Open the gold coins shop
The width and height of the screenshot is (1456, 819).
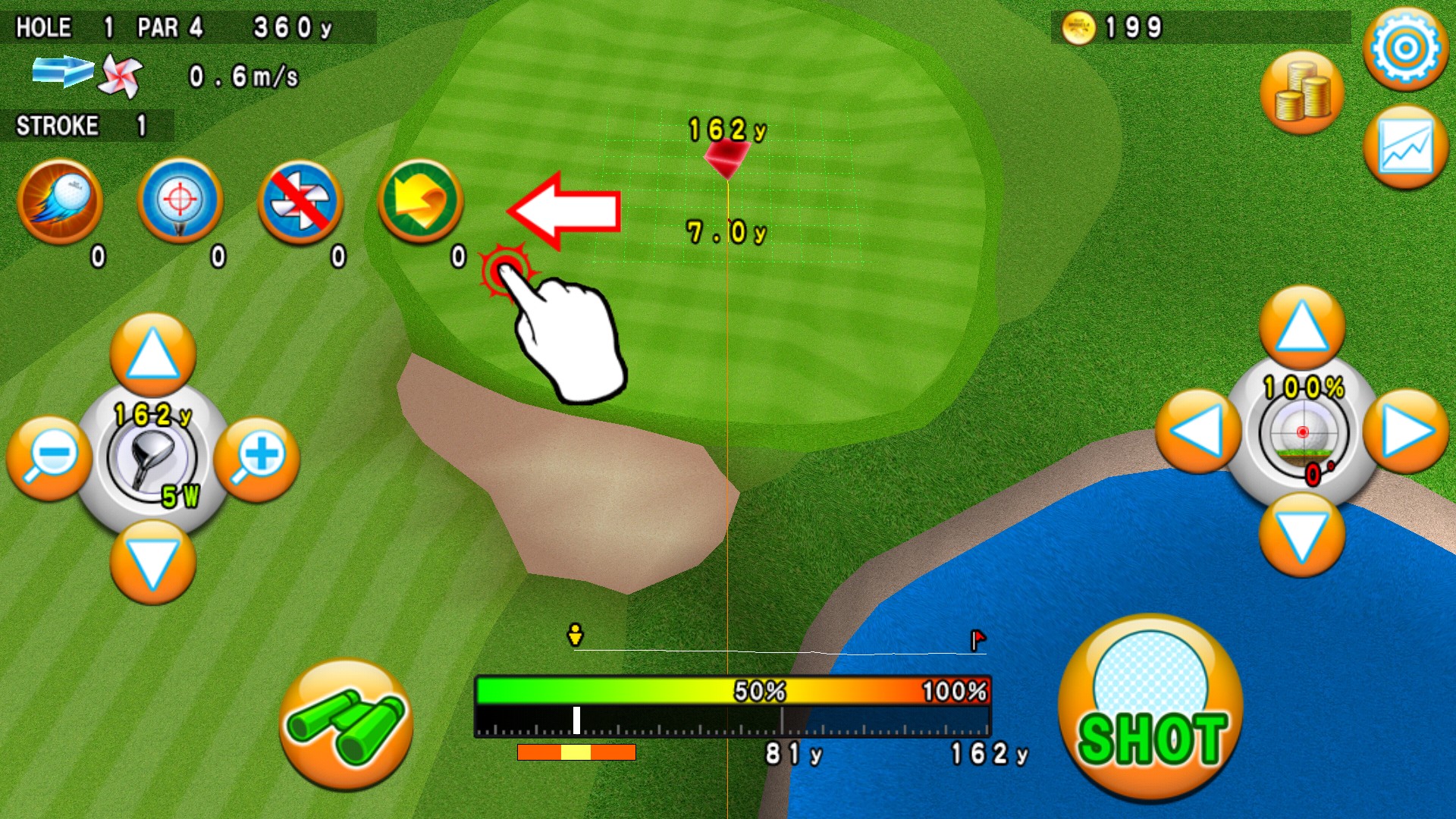[1302, 93]
